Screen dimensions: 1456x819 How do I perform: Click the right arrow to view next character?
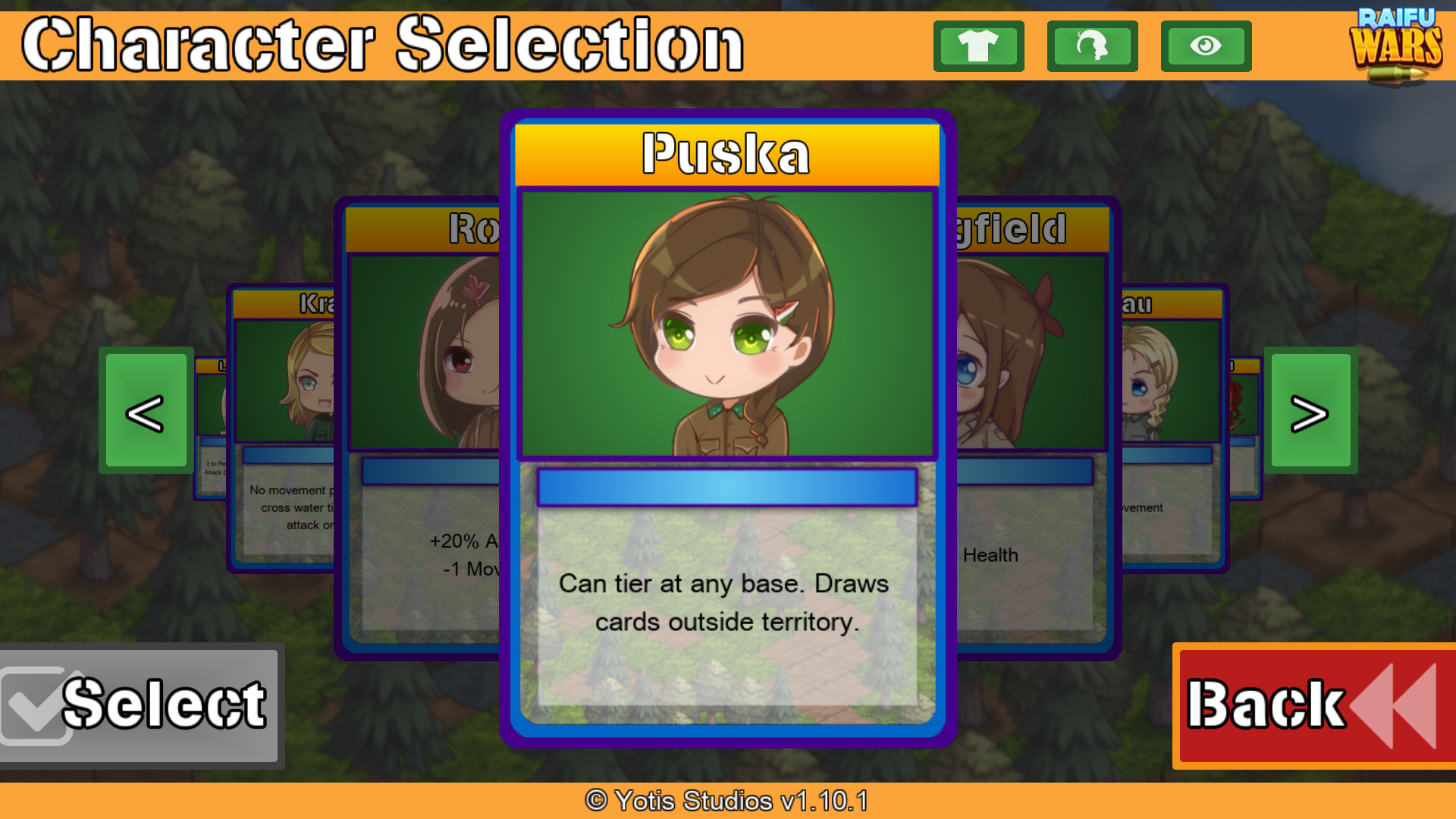[1310, 412]
